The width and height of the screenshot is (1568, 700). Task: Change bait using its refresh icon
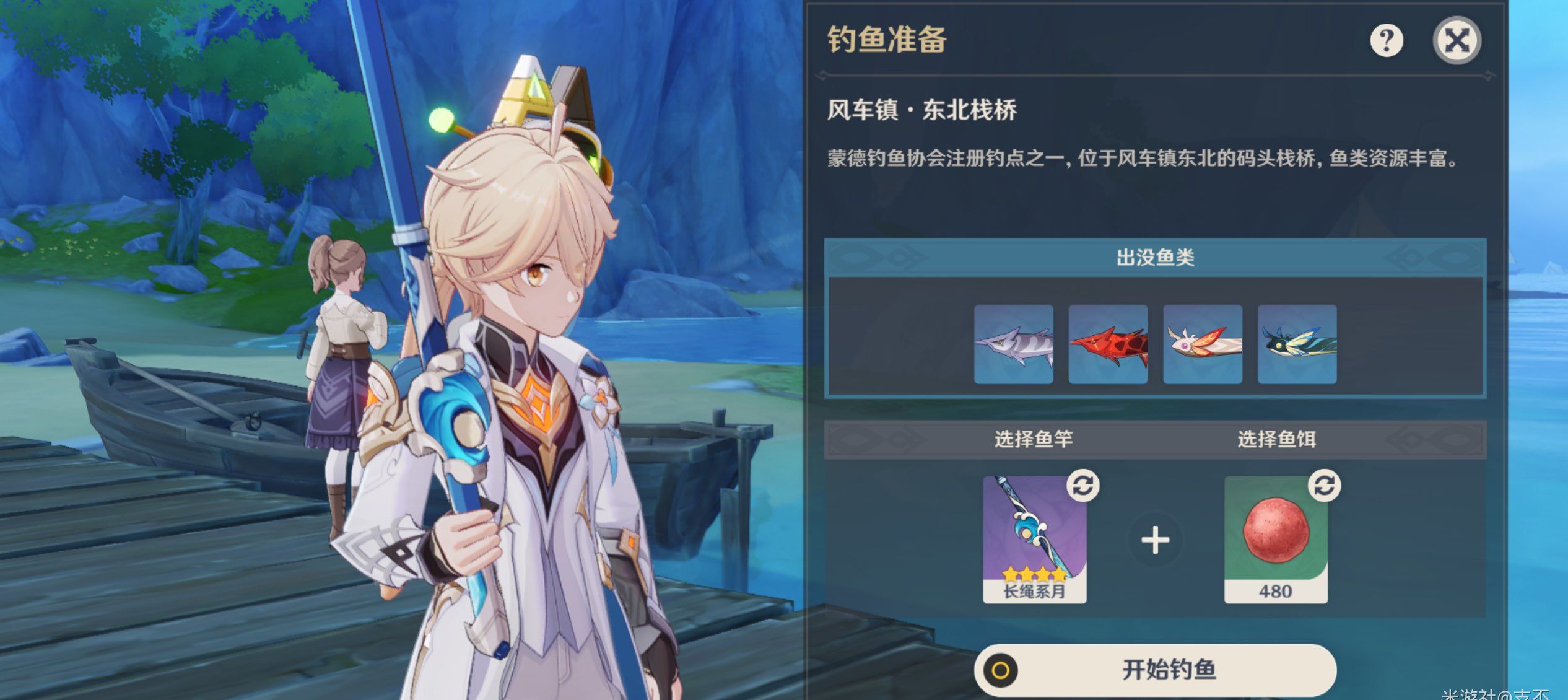pos(1324,486)
